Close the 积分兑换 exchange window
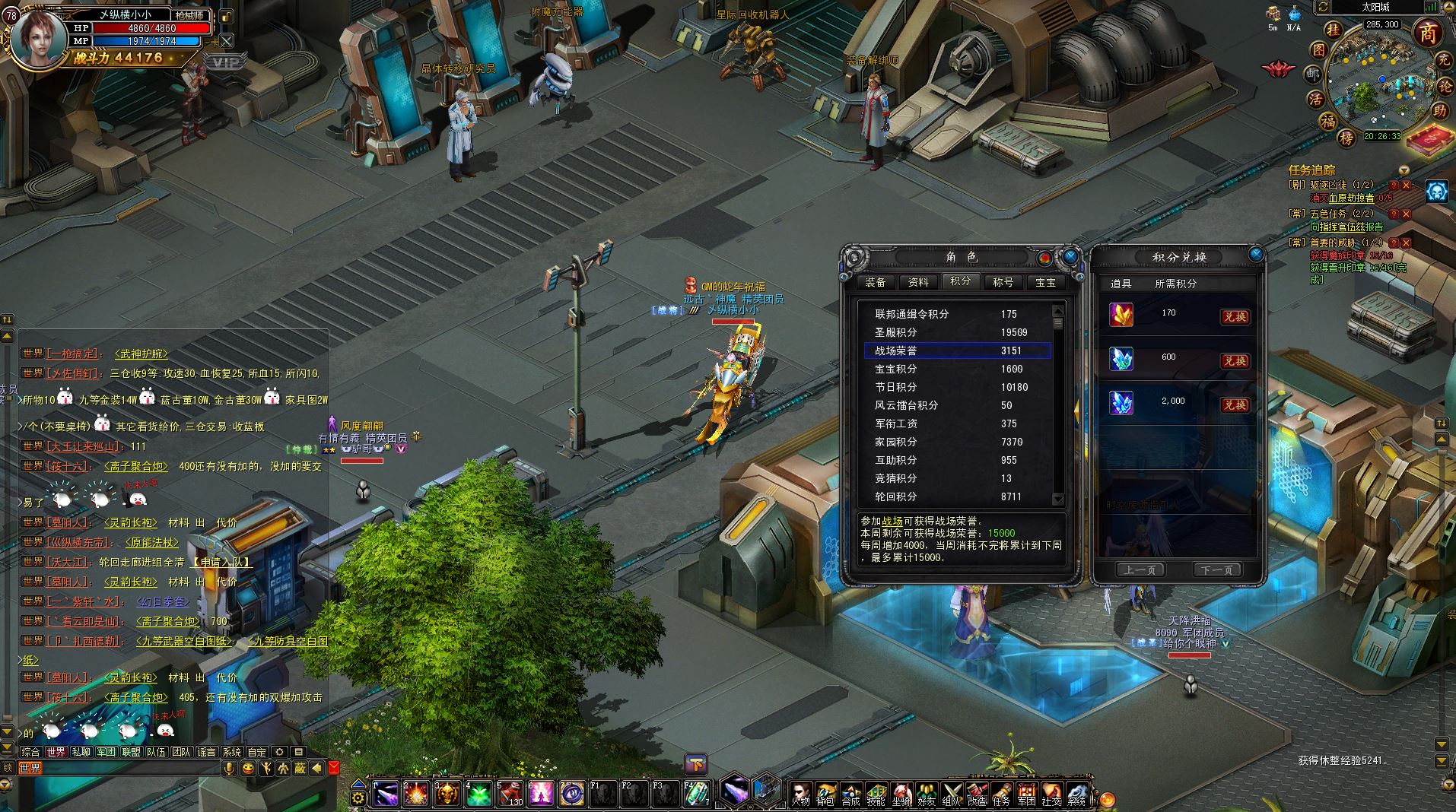The image size is (1456, 812). [1256, 254]
